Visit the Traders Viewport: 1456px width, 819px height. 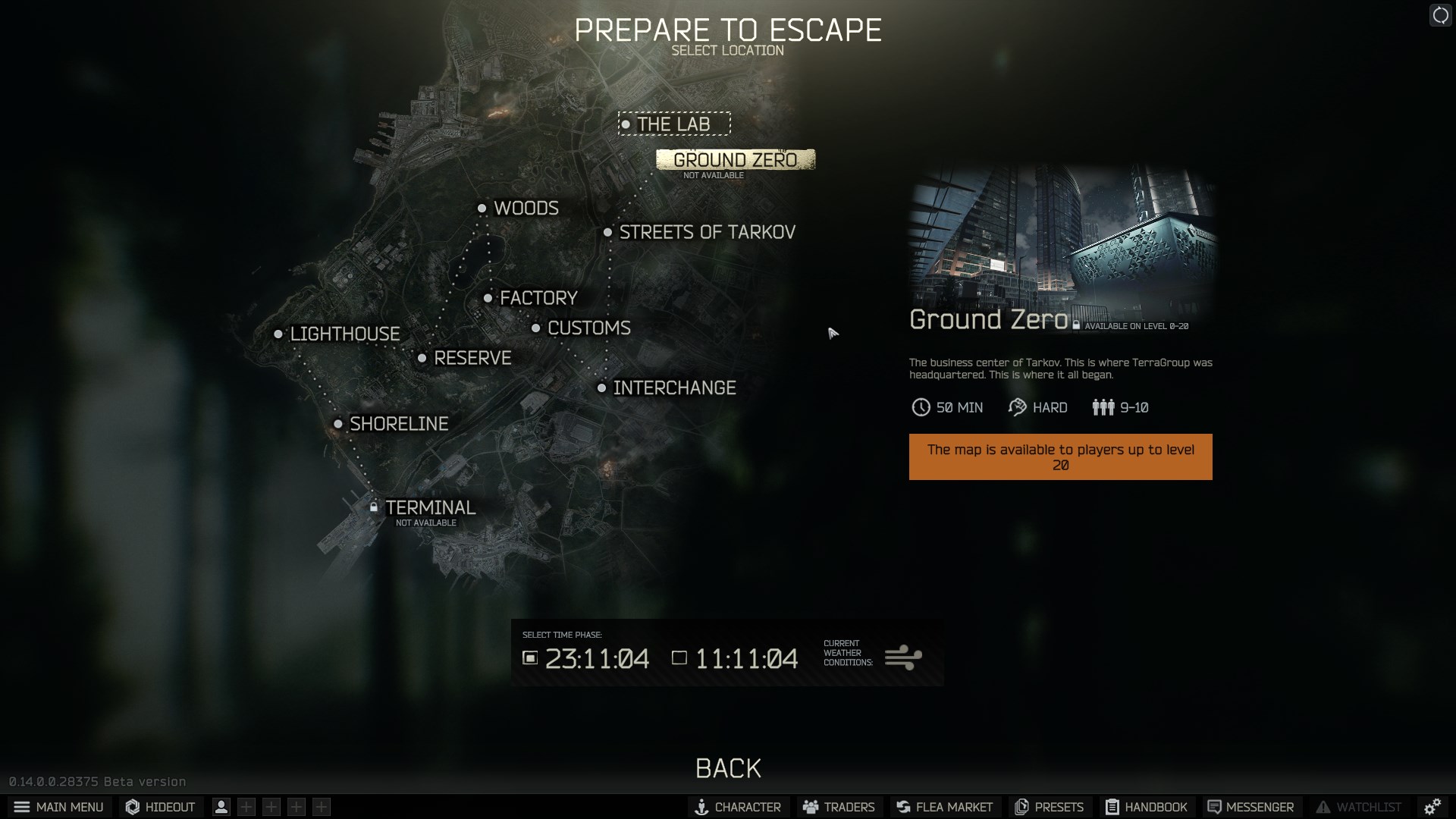(x=839, y=807)
